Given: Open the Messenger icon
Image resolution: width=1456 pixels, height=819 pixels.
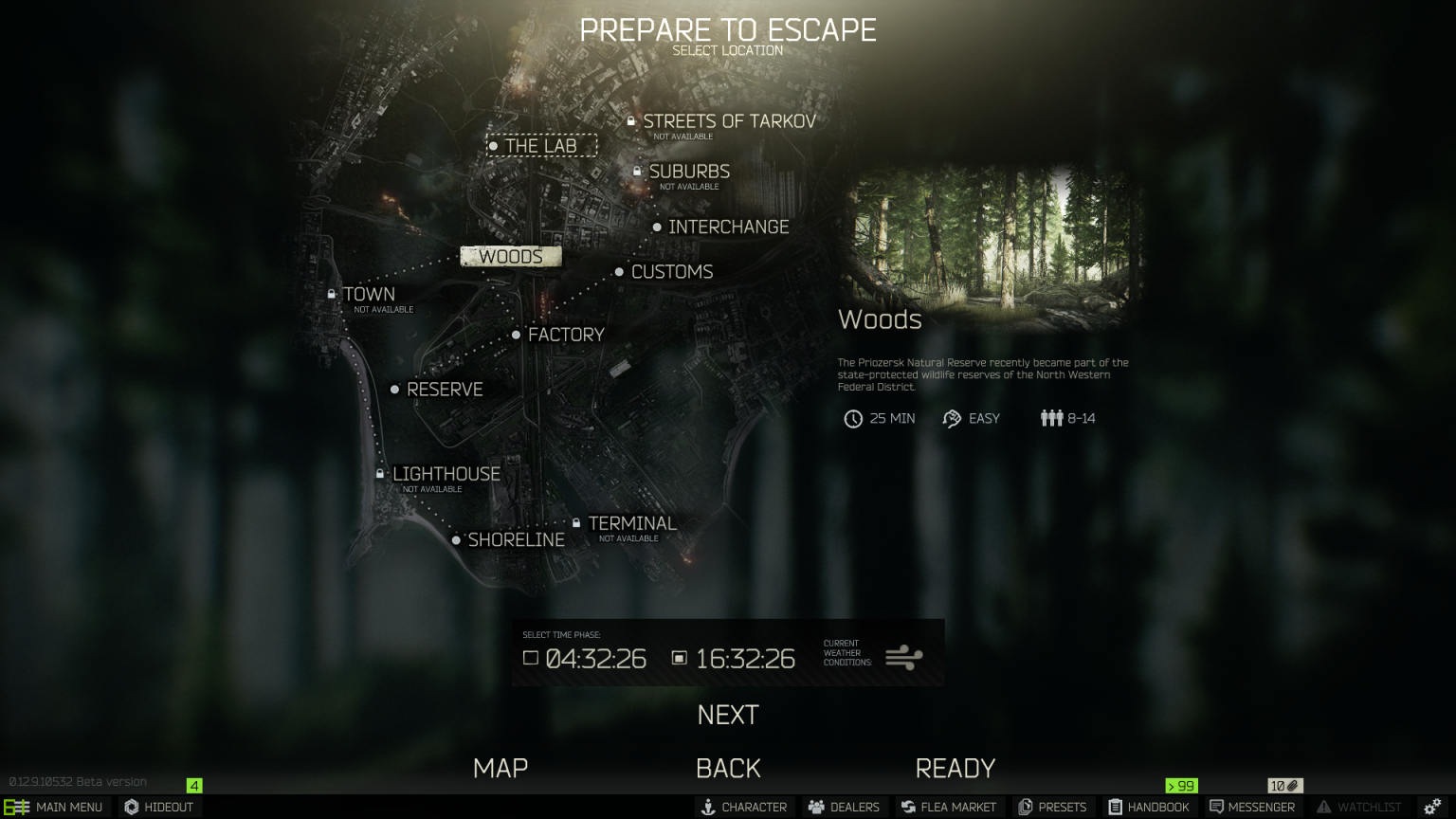Looking at the screenshot, I should (x=1252, y=807).
